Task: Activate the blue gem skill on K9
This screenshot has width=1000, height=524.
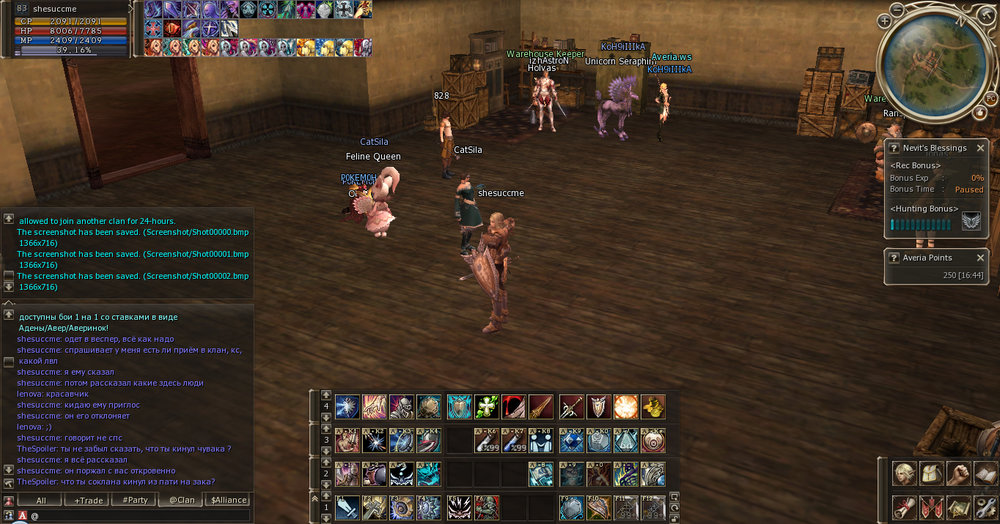Action: (x=571, y=440)
